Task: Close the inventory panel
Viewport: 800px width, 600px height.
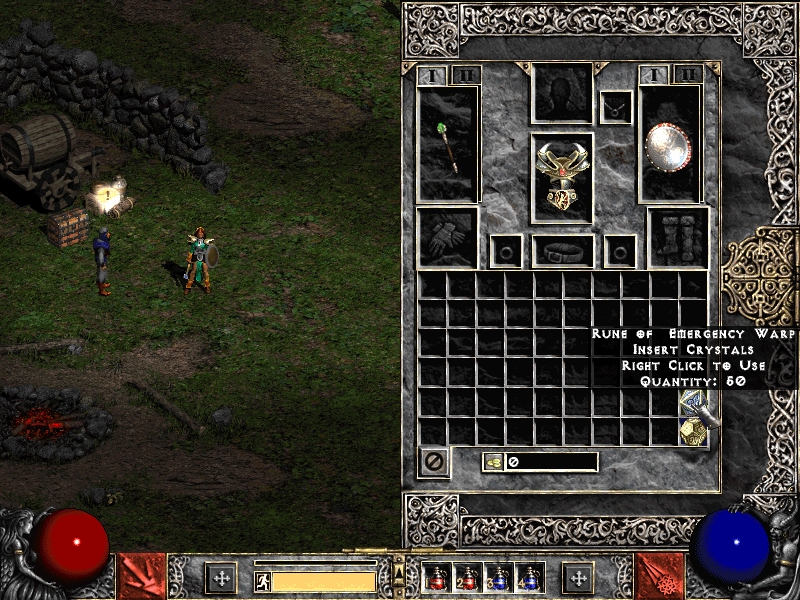Action: click(x=434, y=462)
